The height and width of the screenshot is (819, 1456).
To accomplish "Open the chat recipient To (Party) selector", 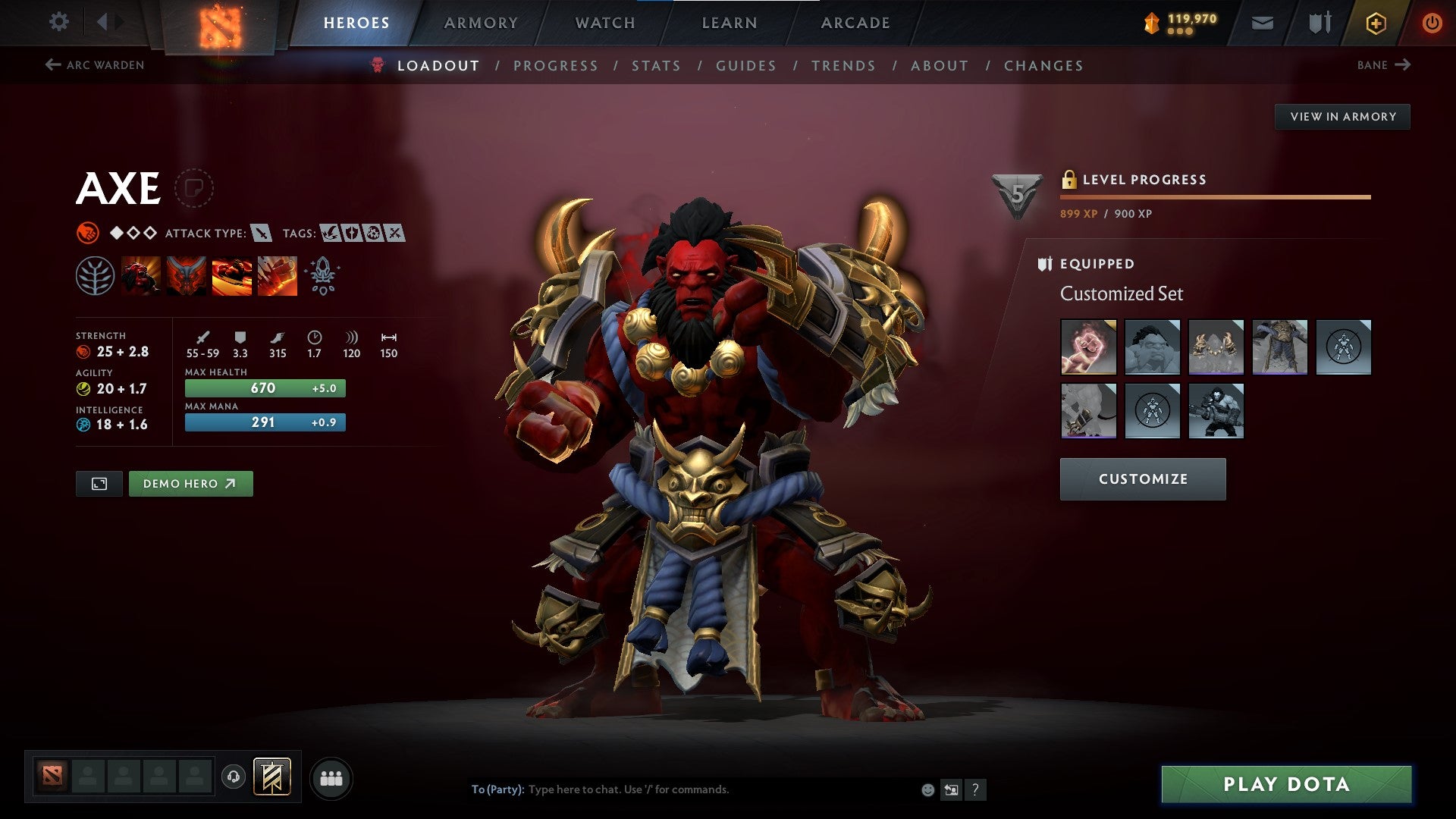I will pyautogui.click(x=497, y=789).
